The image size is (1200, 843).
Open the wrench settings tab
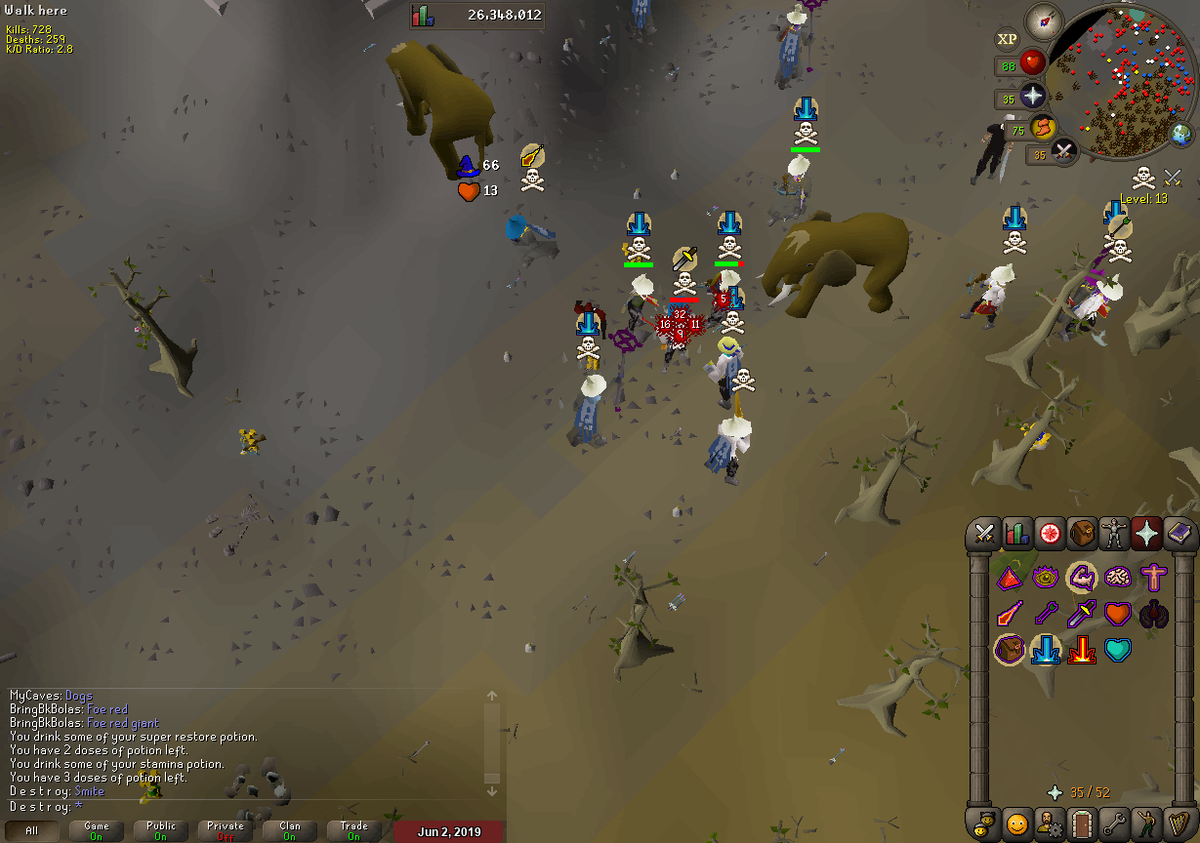(1114, 824)
